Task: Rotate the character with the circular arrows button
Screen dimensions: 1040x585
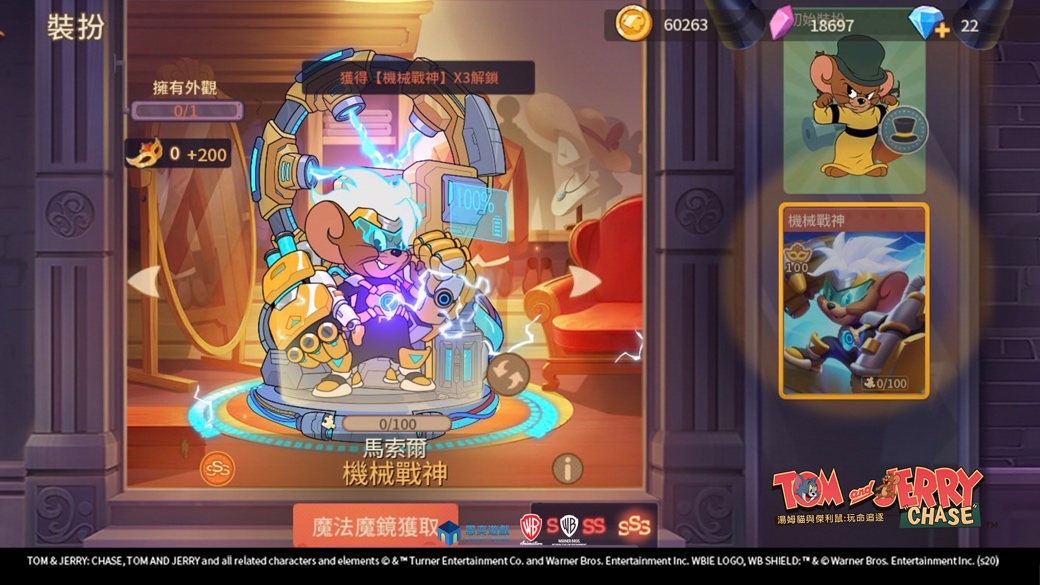Action: click(x=508, y=374)
